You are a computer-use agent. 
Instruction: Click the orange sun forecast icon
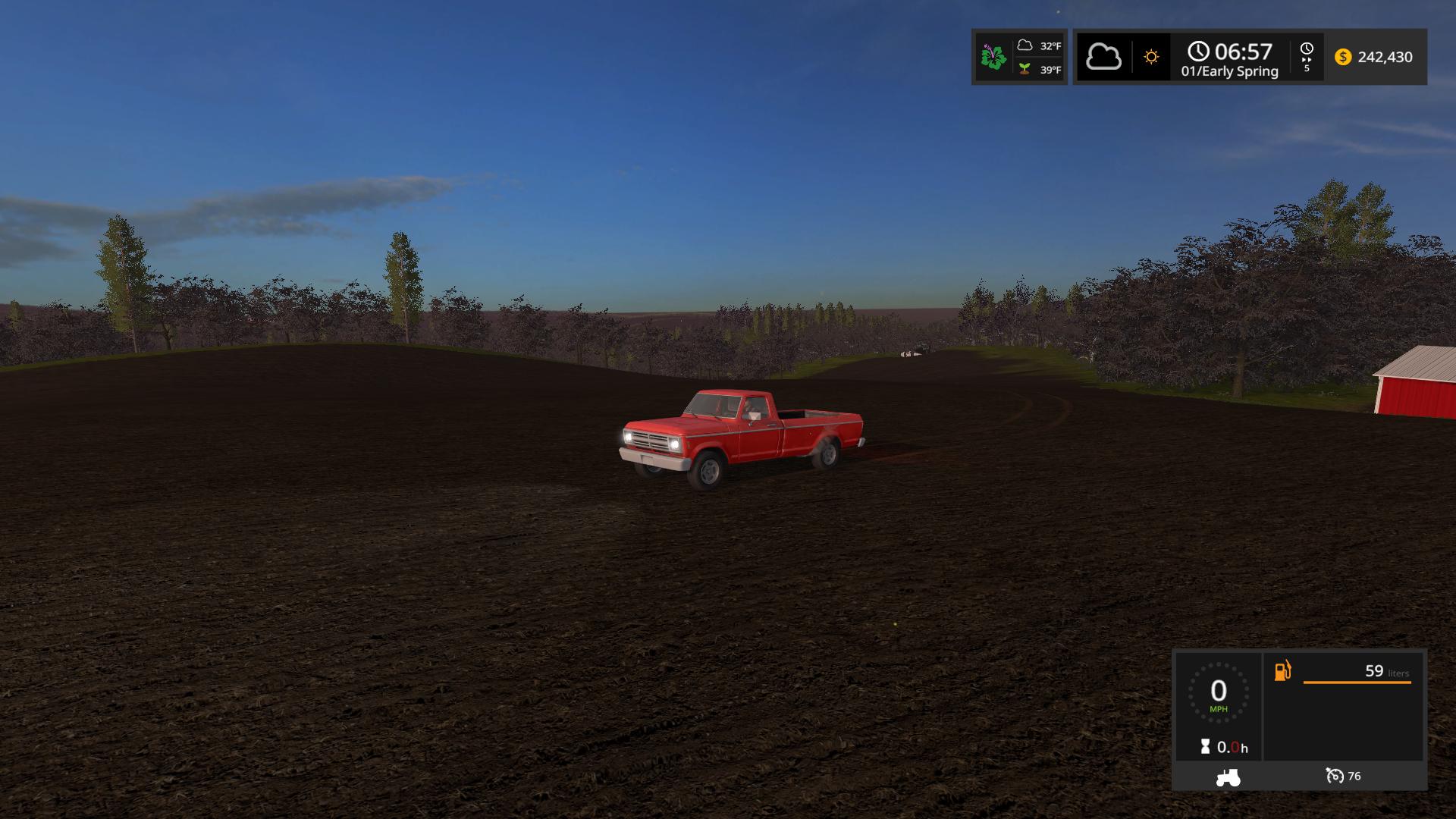coord(1151,57)
